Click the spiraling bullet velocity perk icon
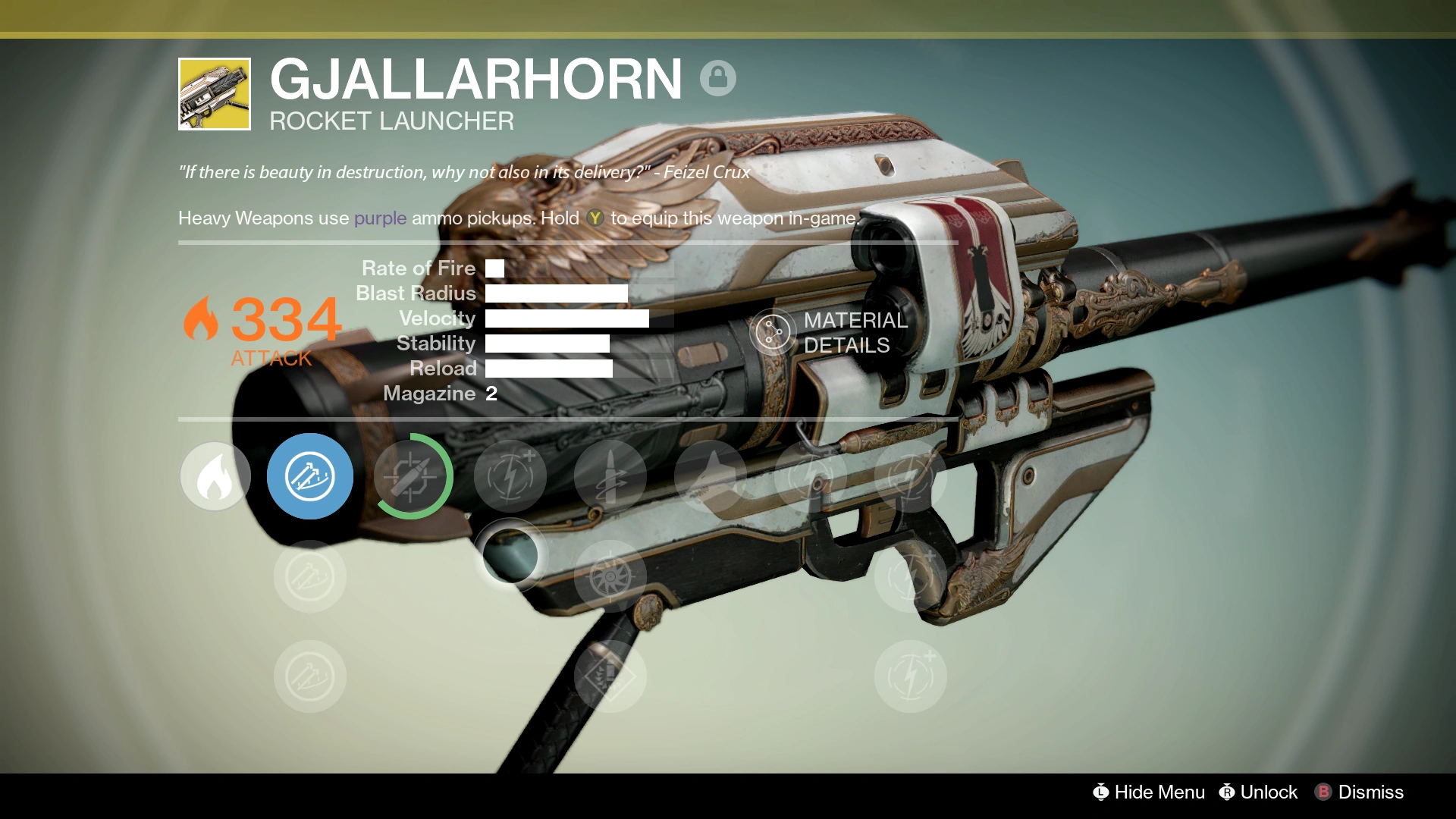 pyautogui.click(x=610, y=476)
